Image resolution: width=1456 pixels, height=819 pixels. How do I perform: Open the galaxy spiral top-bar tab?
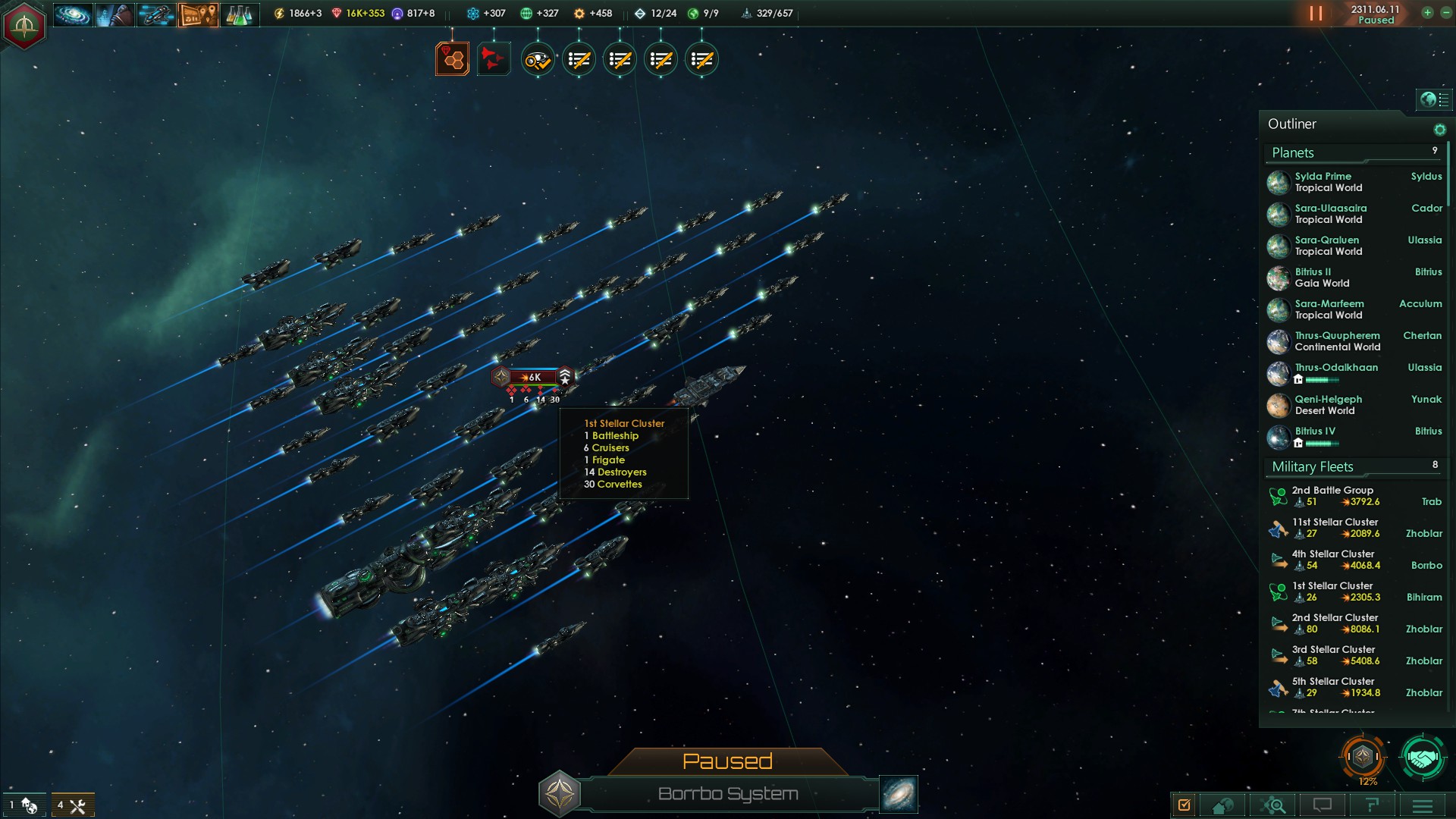click(x=73, y=14)
